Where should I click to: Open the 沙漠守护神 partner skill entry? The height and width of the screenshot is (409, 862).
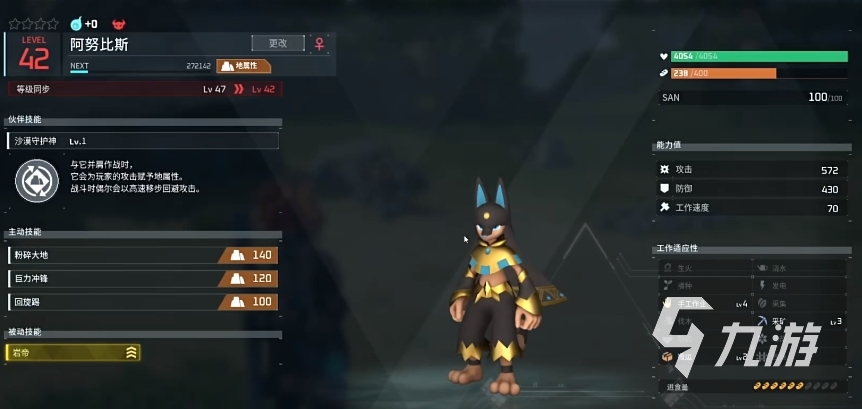142,141
